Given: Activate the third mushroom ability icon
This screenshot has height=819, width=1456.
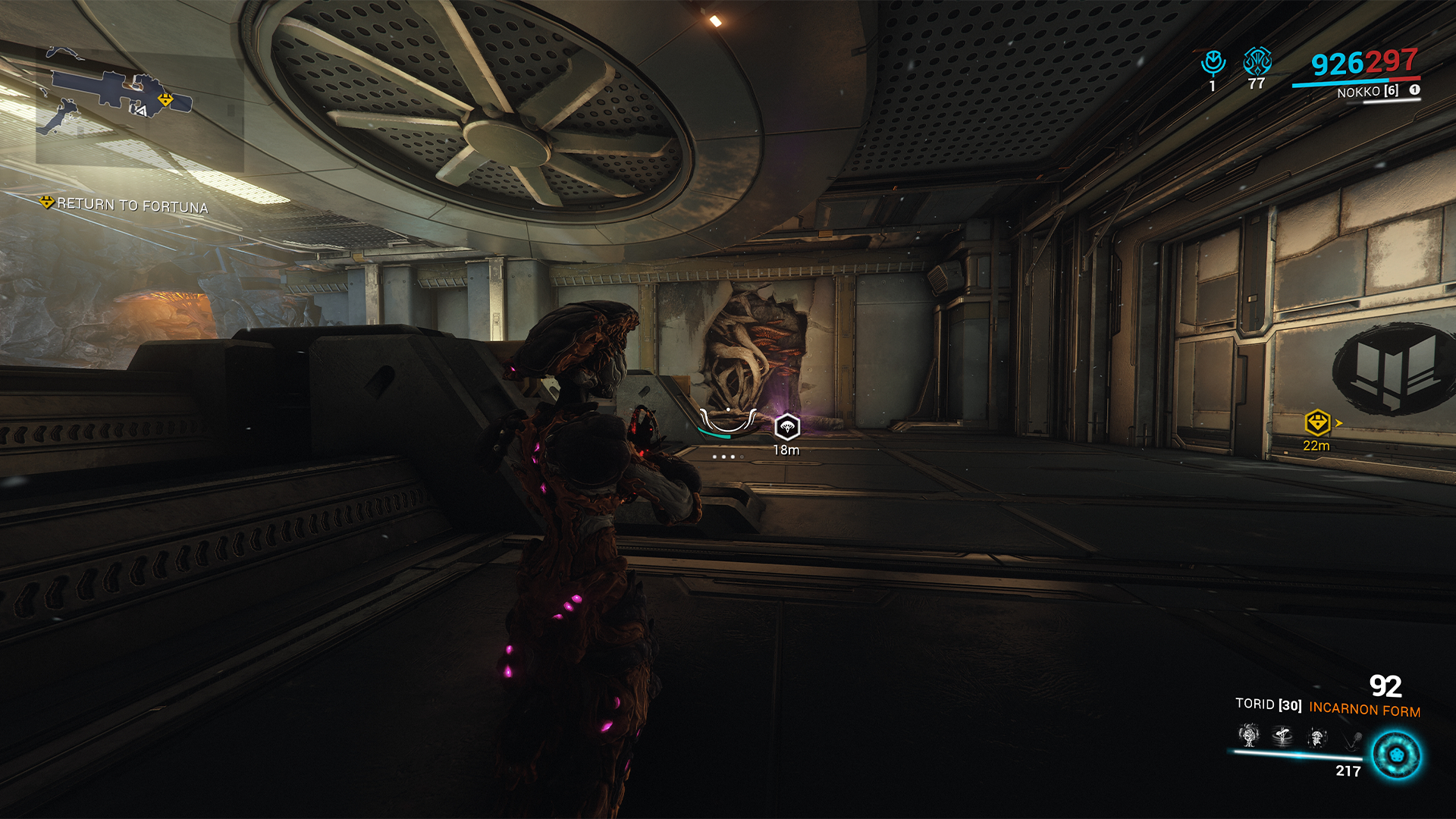Looking at the screenshot, I should (1317, 736).
